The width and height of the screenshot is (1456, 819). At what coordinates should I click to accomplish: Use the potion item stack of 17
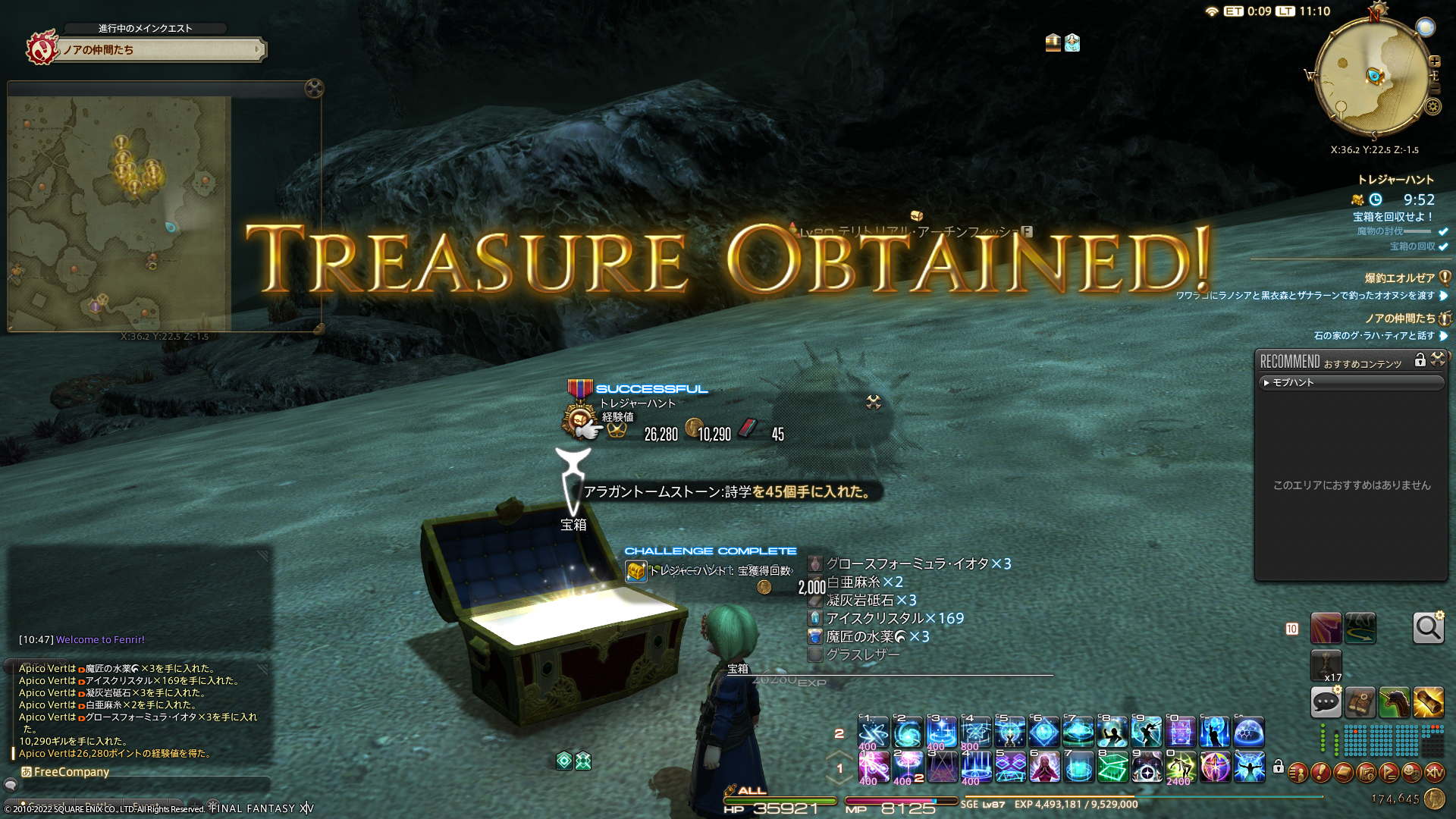click(x=1326, y=664)
